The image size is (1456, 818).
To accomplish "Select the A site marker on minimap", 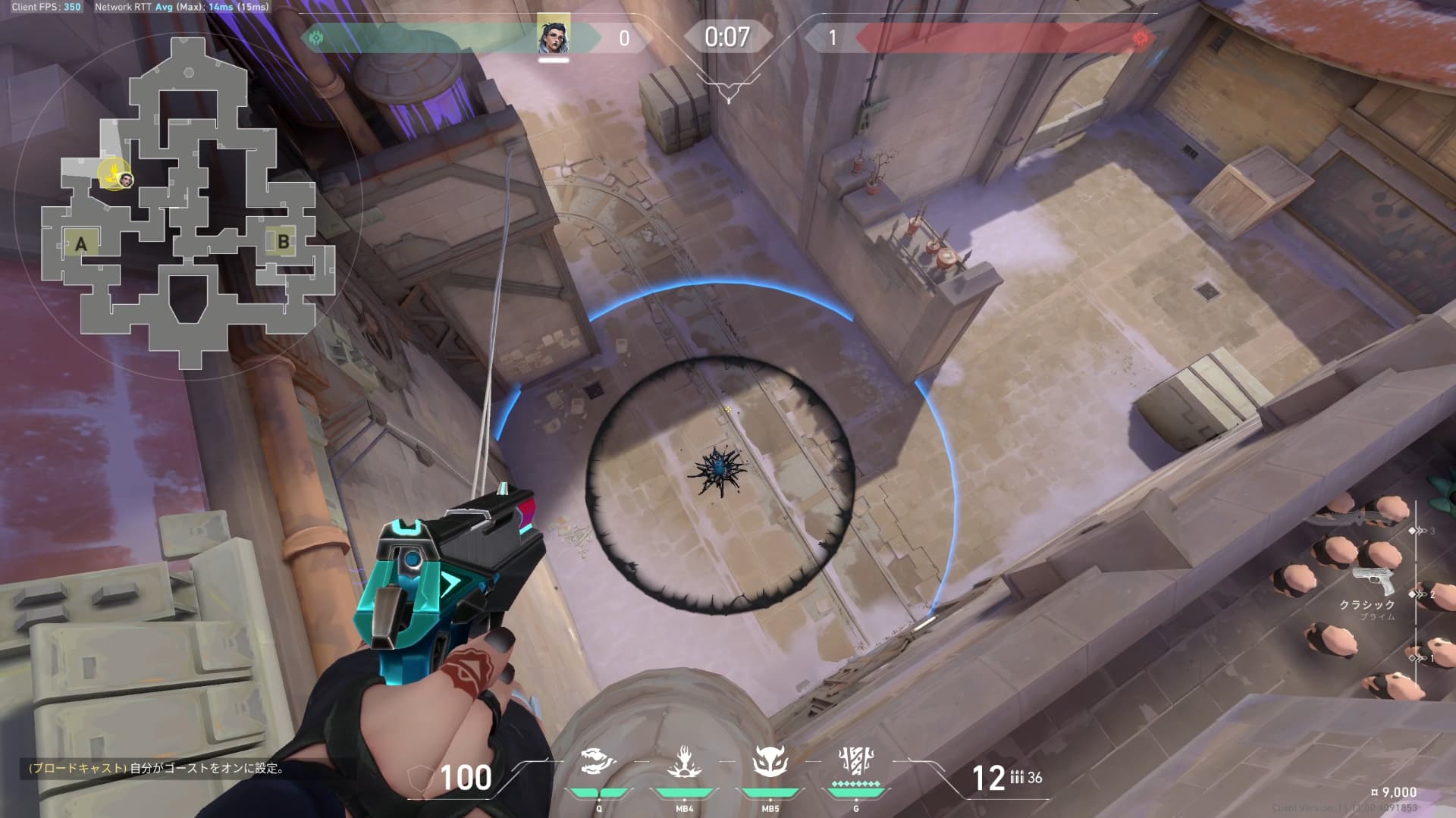I will pos(81,244).
